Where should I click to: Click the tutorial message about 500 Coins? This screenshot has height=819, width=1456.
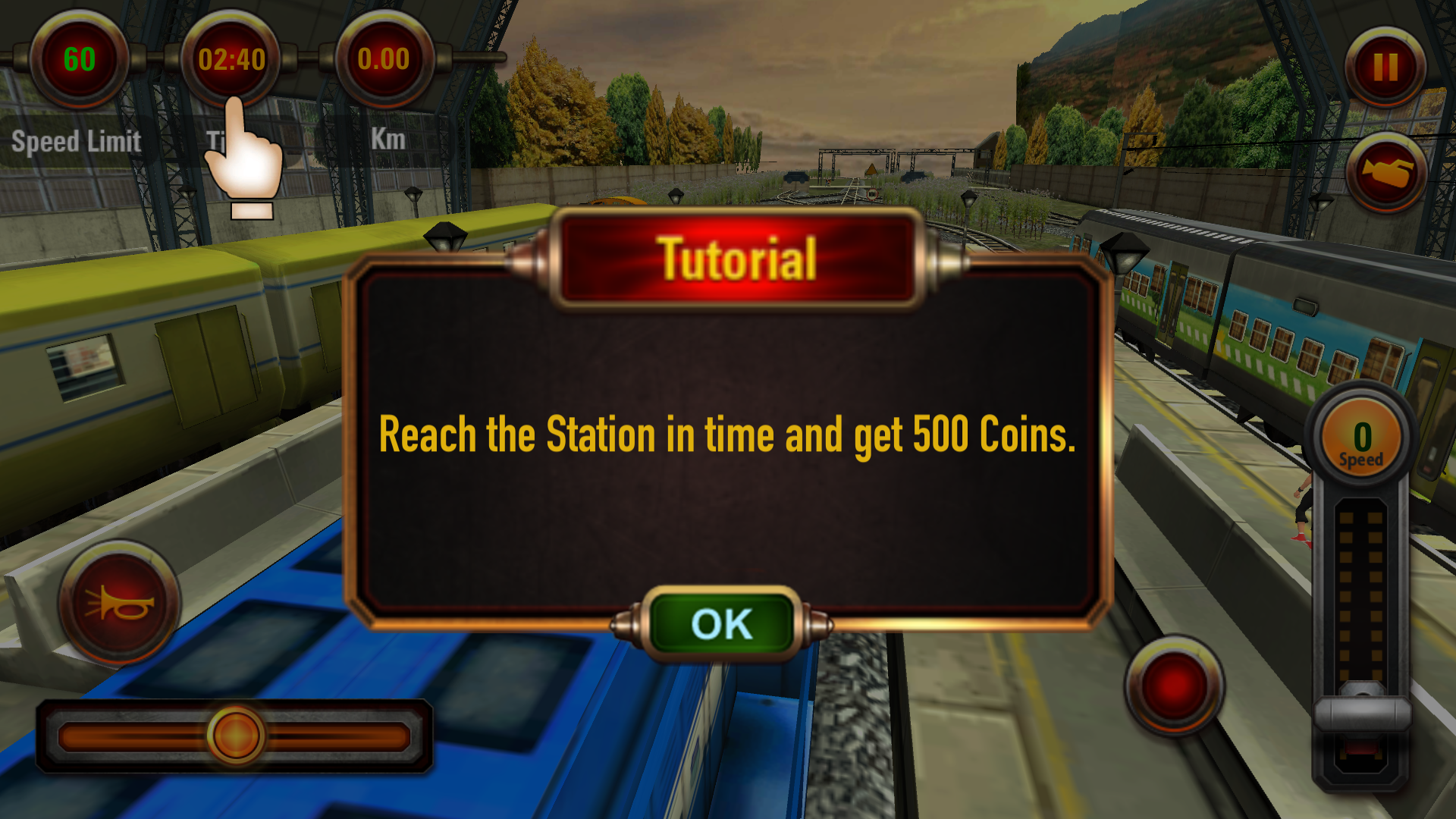(x=726, y=435)
